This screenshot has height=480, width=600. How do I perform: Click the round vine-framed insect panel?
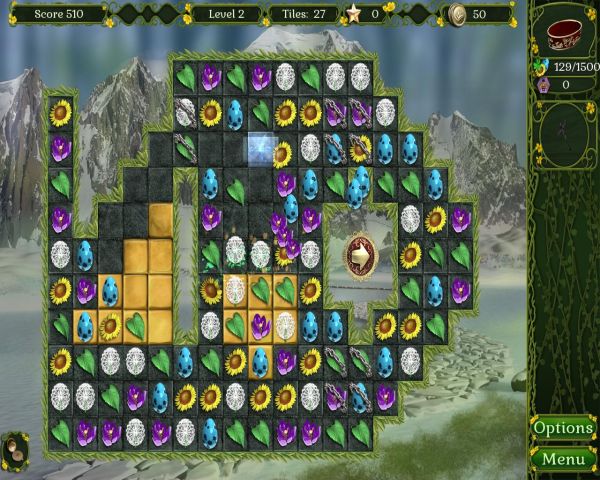click(565, 130)
